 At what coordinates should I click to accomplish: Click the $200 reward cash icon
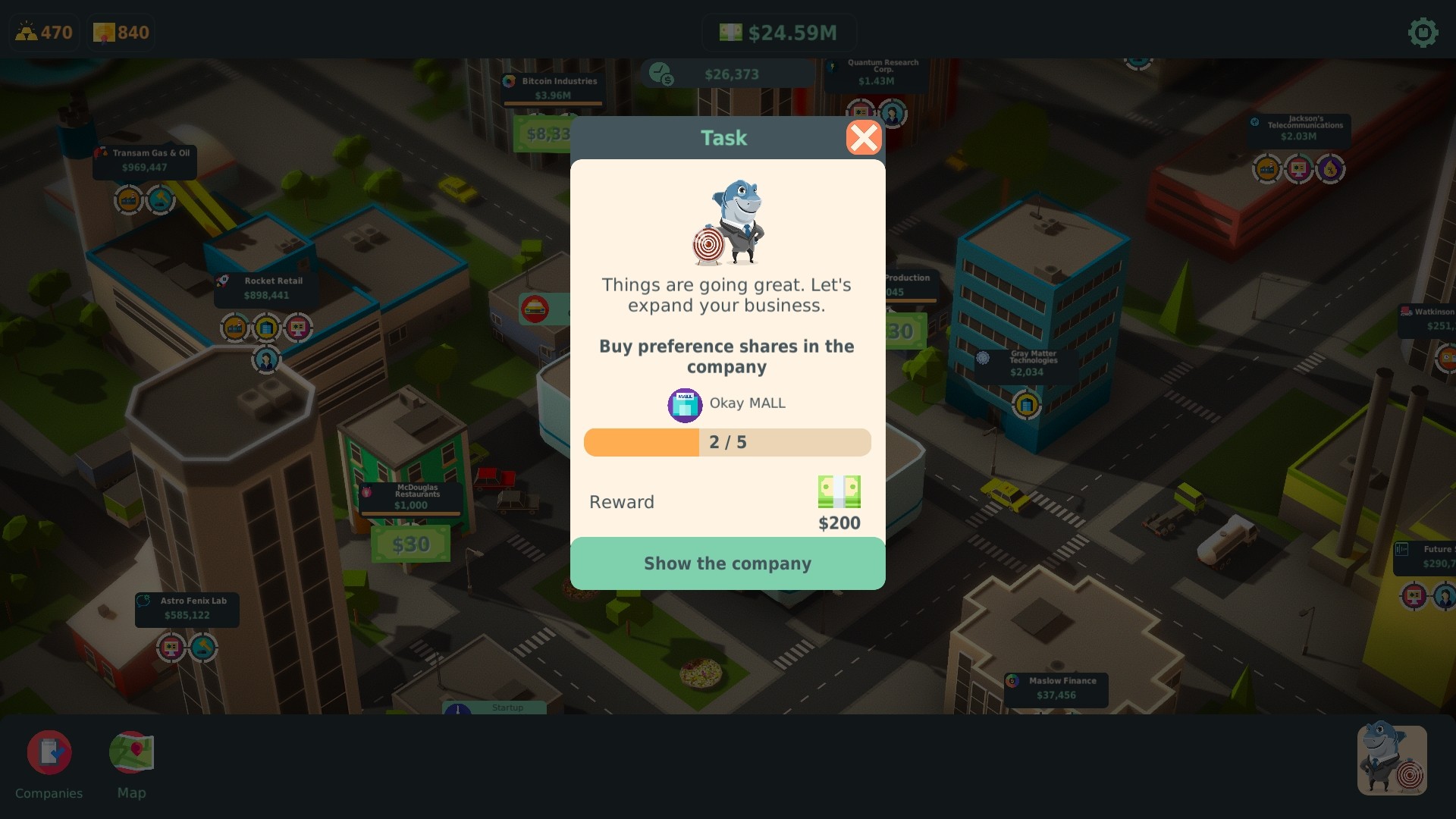tap(839, 491)
